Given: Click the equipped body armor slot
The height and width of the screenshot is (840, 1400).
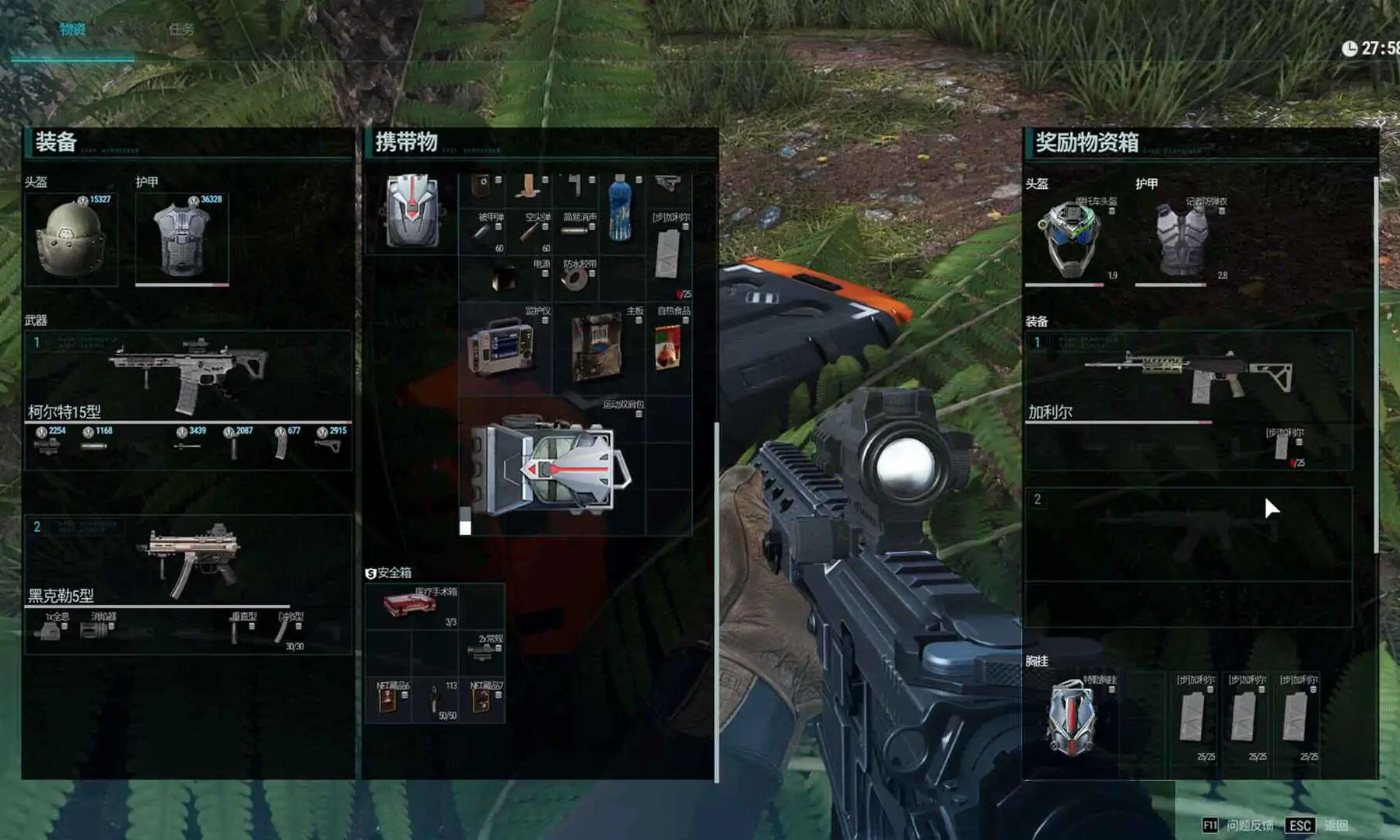Looking at the screenshot, I should (x=182, y=239).
